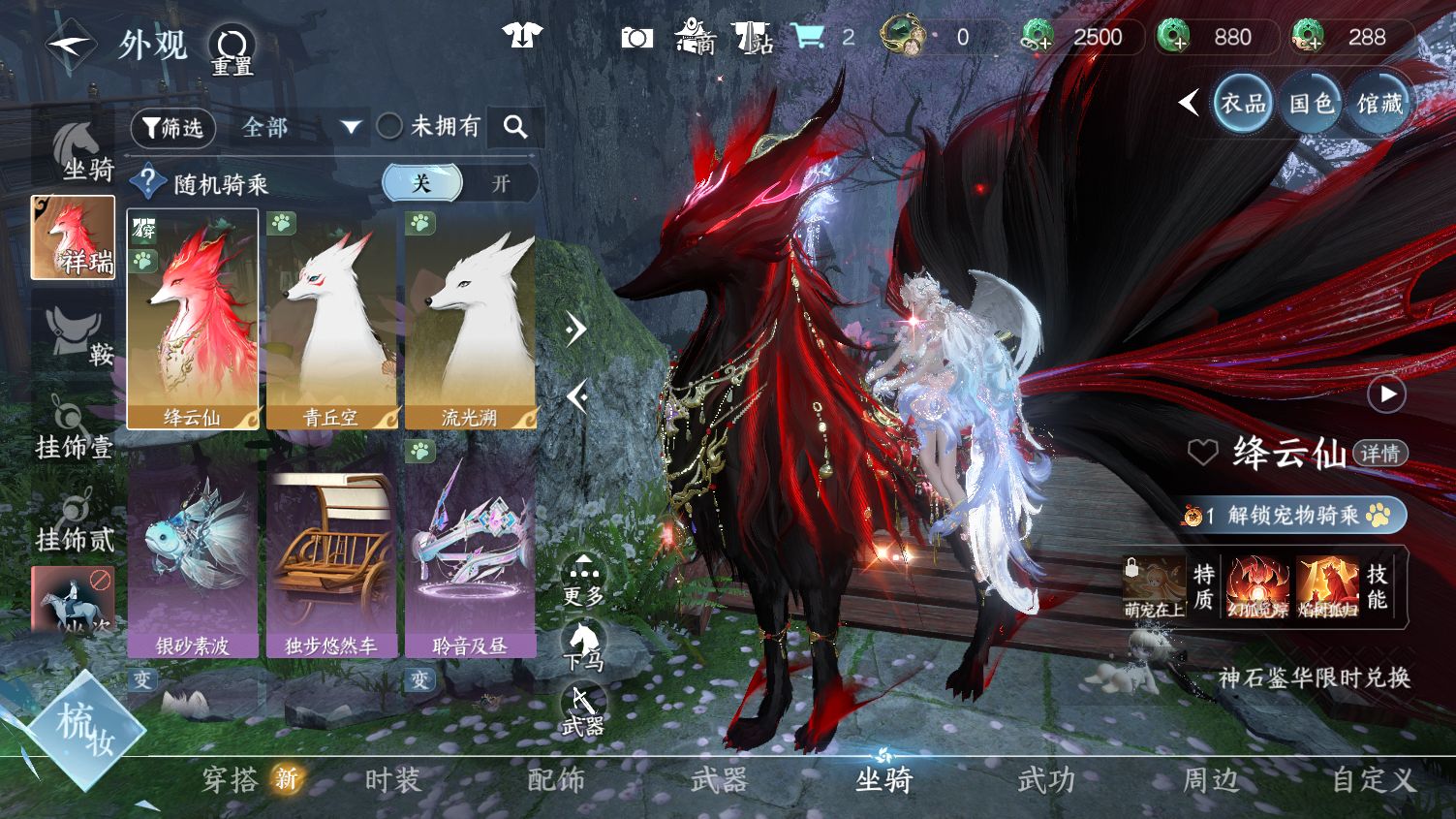Pick the 银砂素波 fish mount

coord(192,548)
